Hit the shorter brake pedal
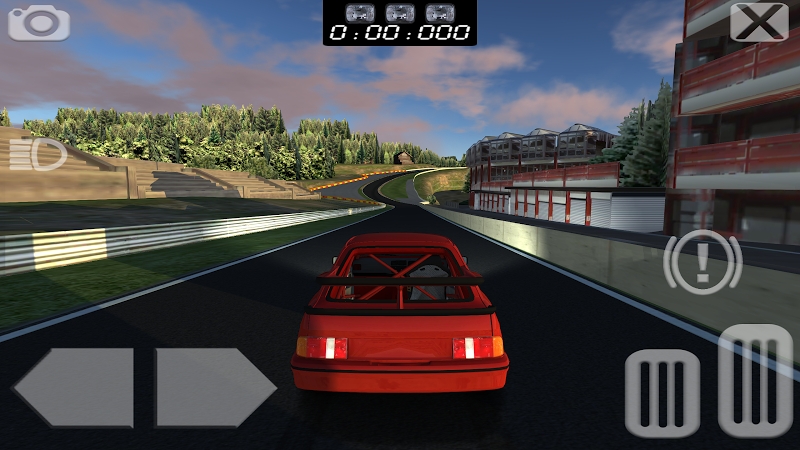This screenshot has width=800, height=450. (662, 393)
